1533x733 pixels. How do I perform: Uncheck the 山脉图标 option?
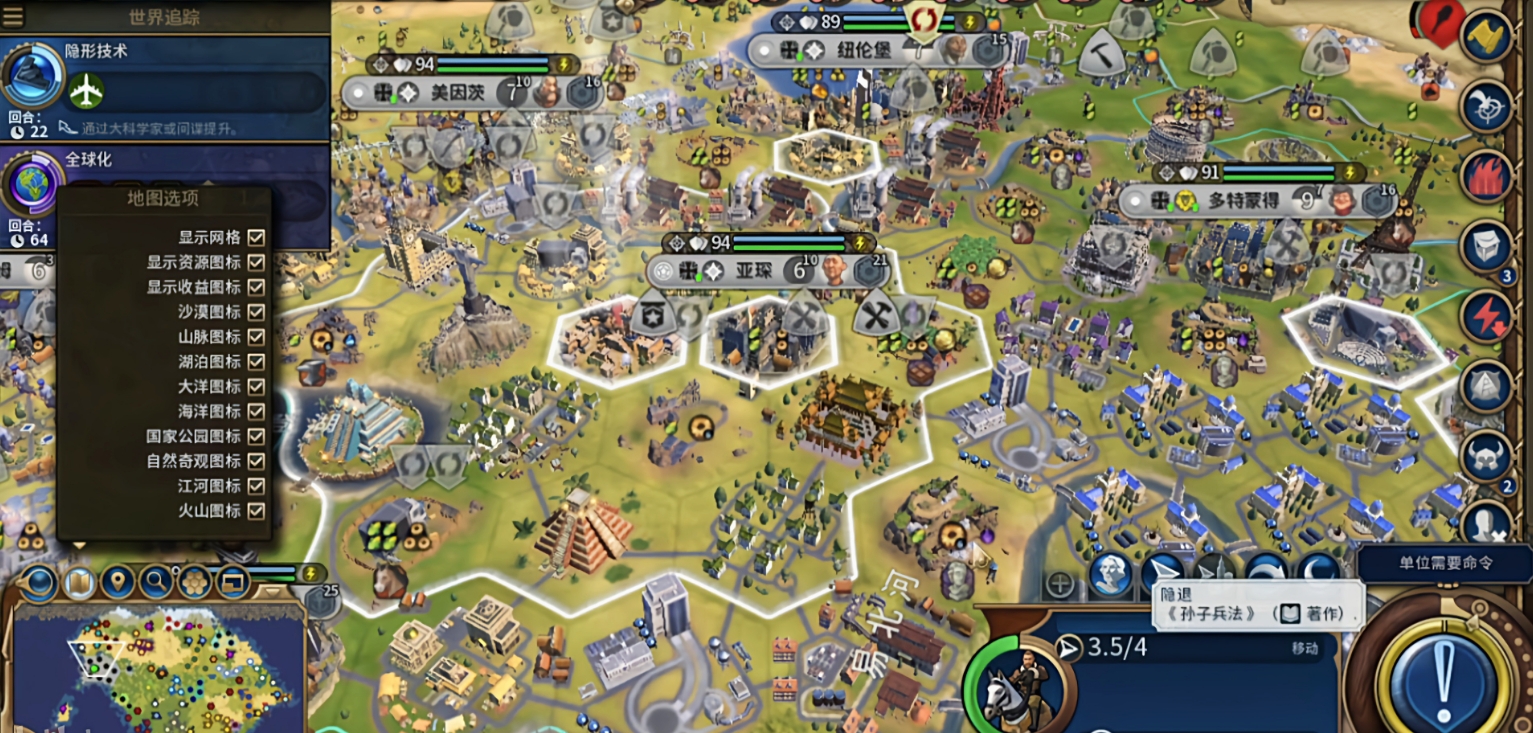click(x=256, y=337)
